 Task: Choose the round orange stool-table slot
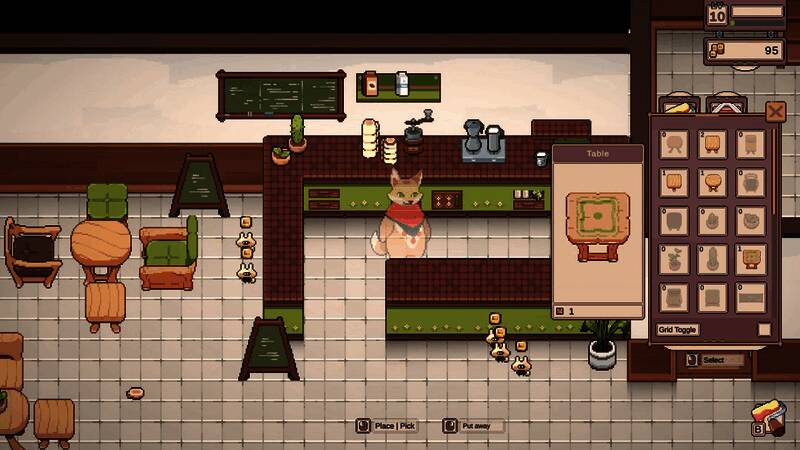coord(712,182)
